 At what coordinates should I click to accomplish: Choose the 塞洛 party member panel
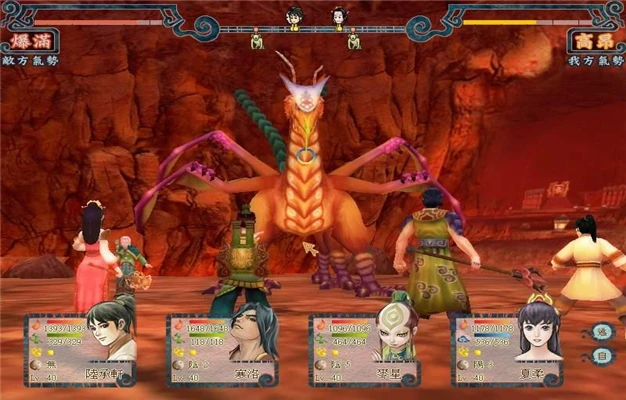coord(222,350)
